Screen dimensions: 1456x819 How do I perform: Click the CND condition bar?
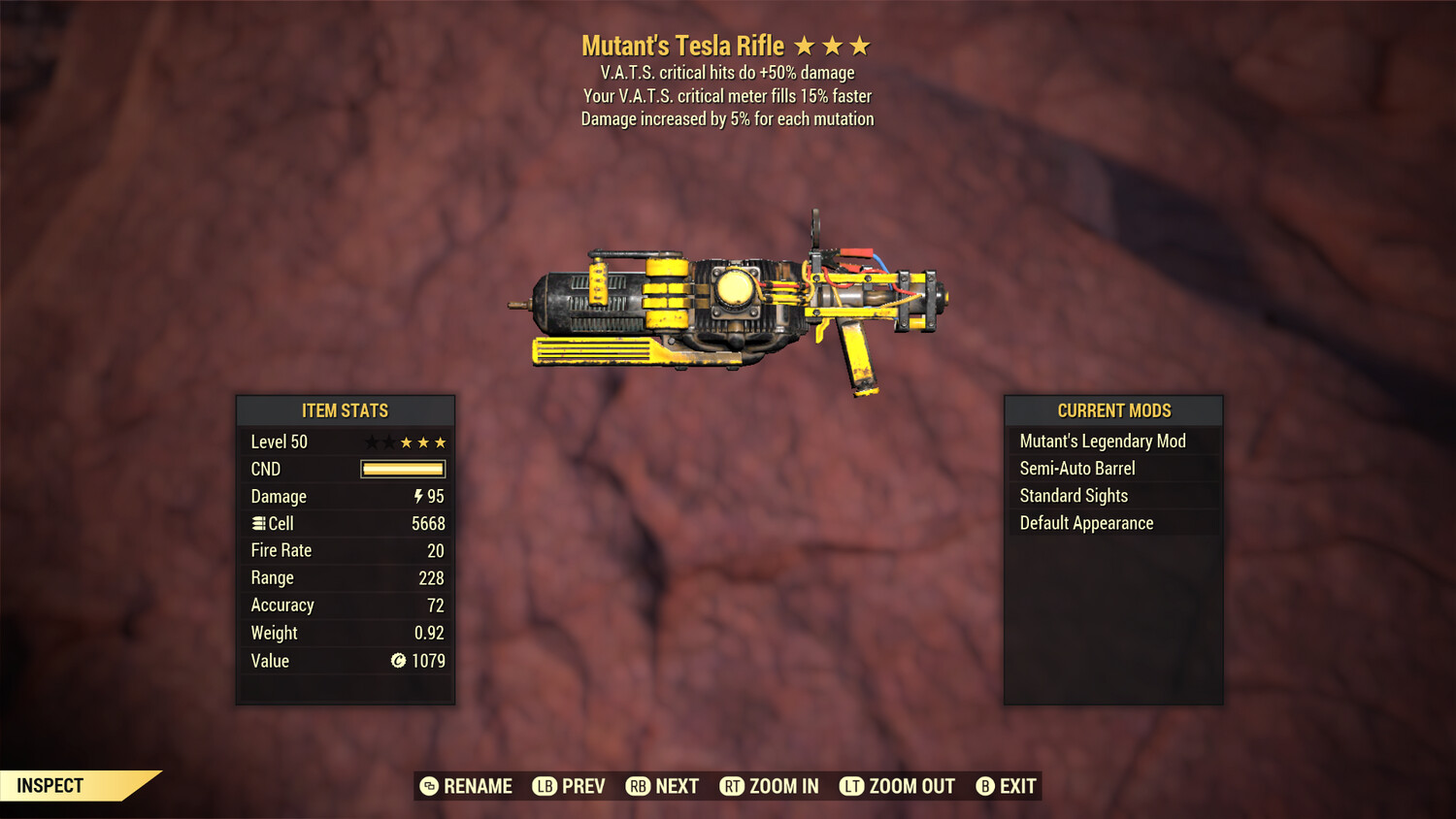pos(402,469)
